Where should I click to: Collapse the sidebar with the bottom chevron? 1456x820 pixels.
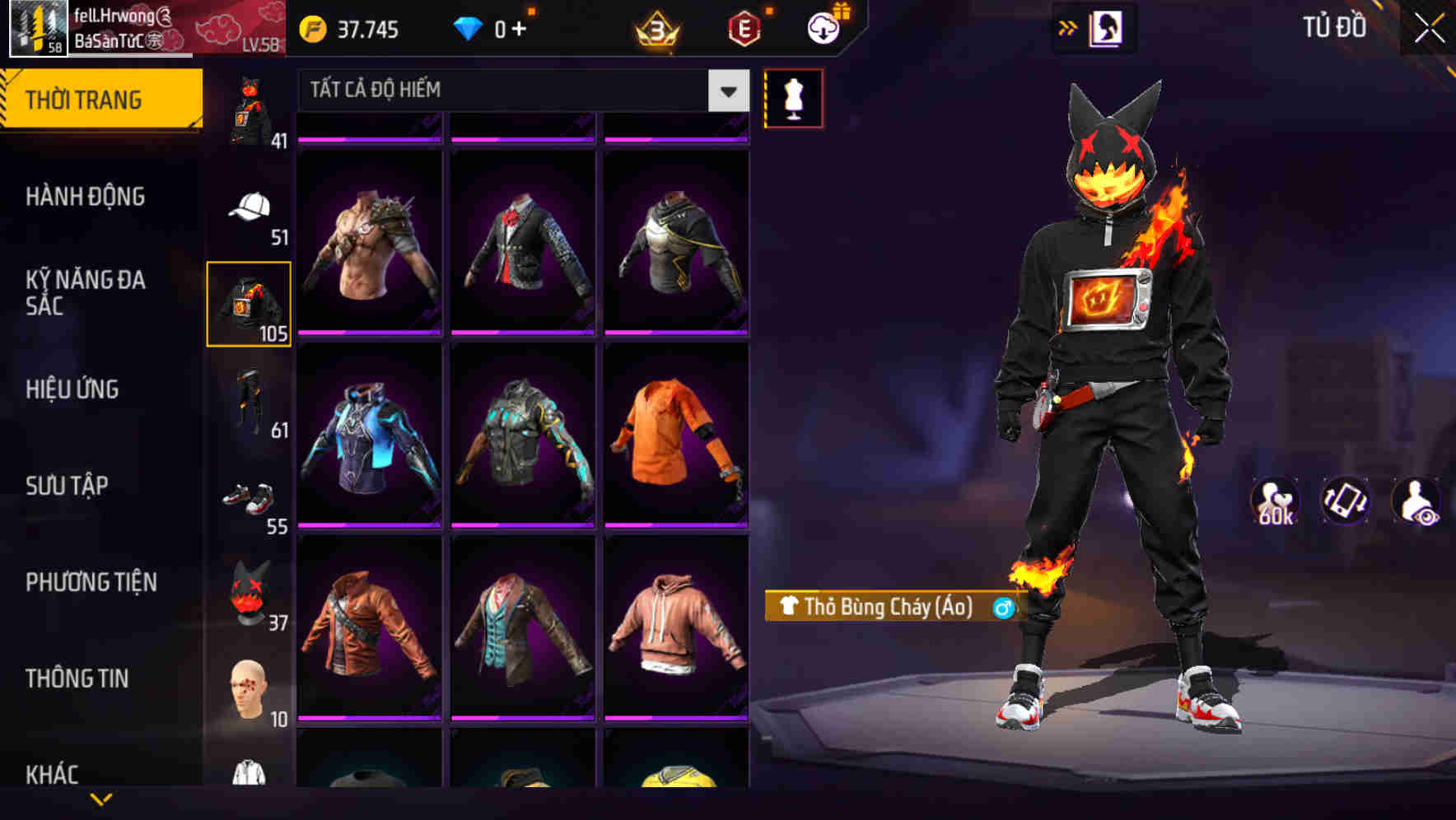(102, 799)
